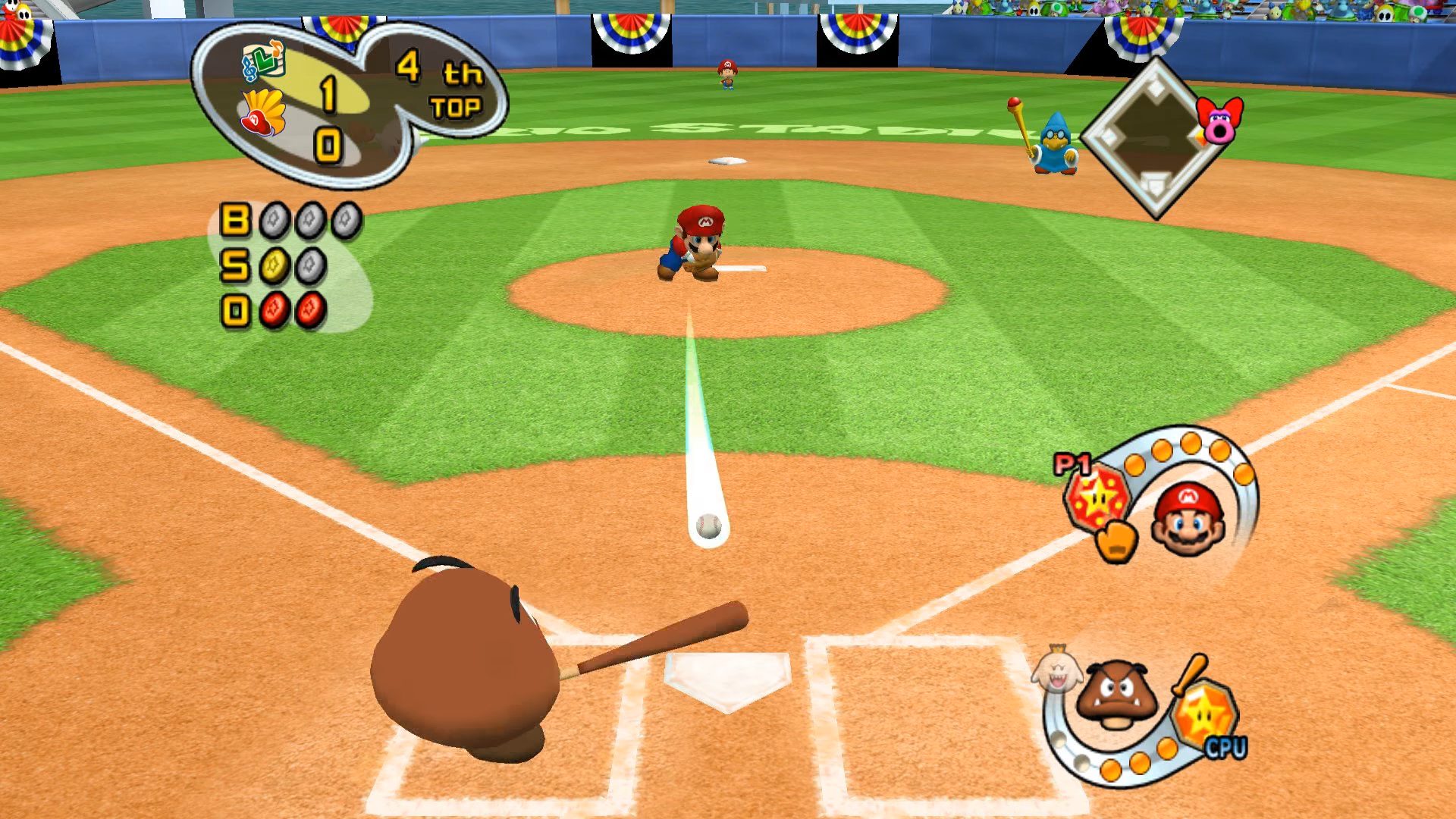Click the King Boo on-deck icon
The image size is (1456, 819).
1056,669
